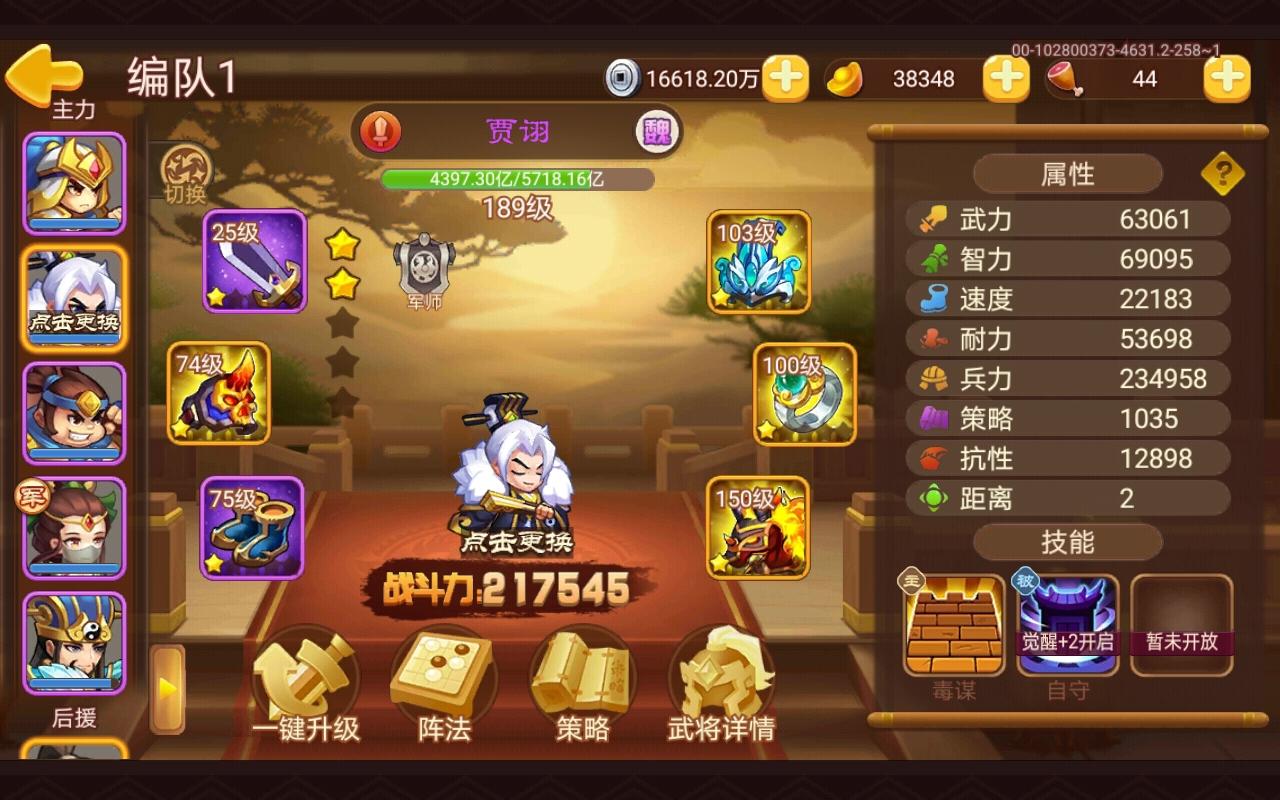Select the 主力 tab

(75, 110)
